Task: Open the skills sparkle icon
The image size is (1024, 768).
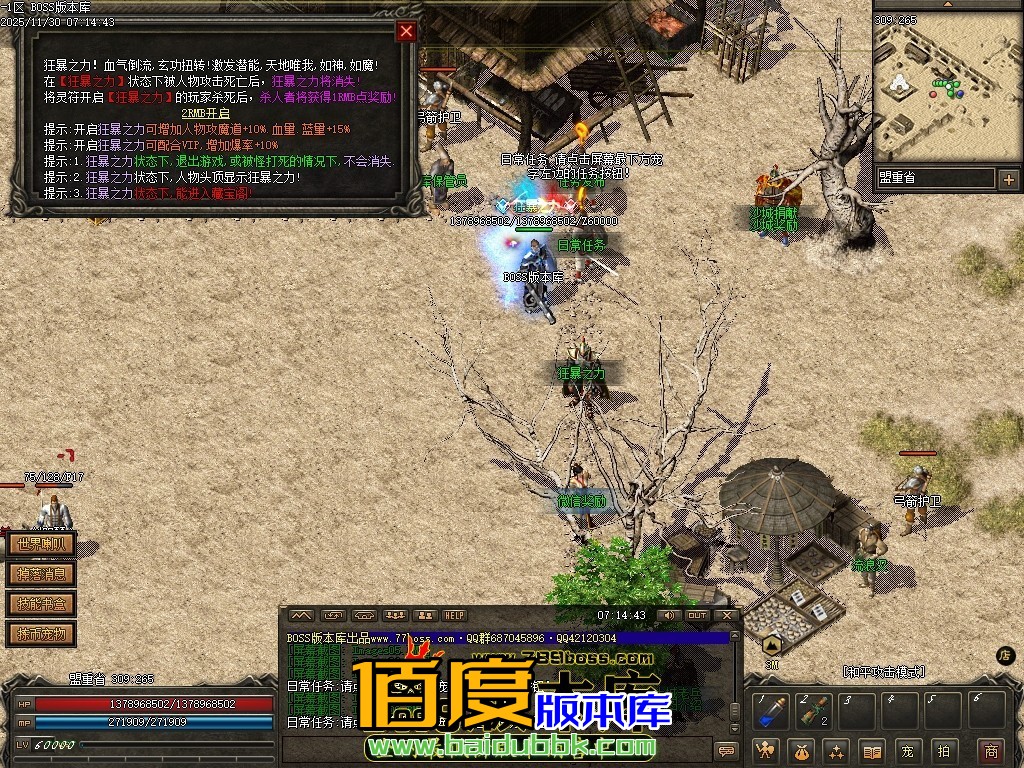Action: 836,750
